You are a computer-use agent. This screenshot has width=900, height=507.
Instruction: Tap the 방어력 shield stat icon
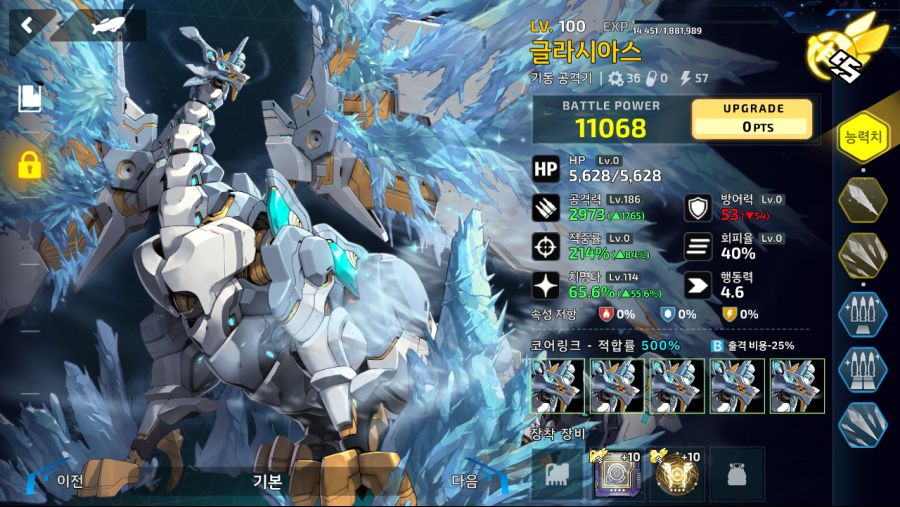click(698, 207)
